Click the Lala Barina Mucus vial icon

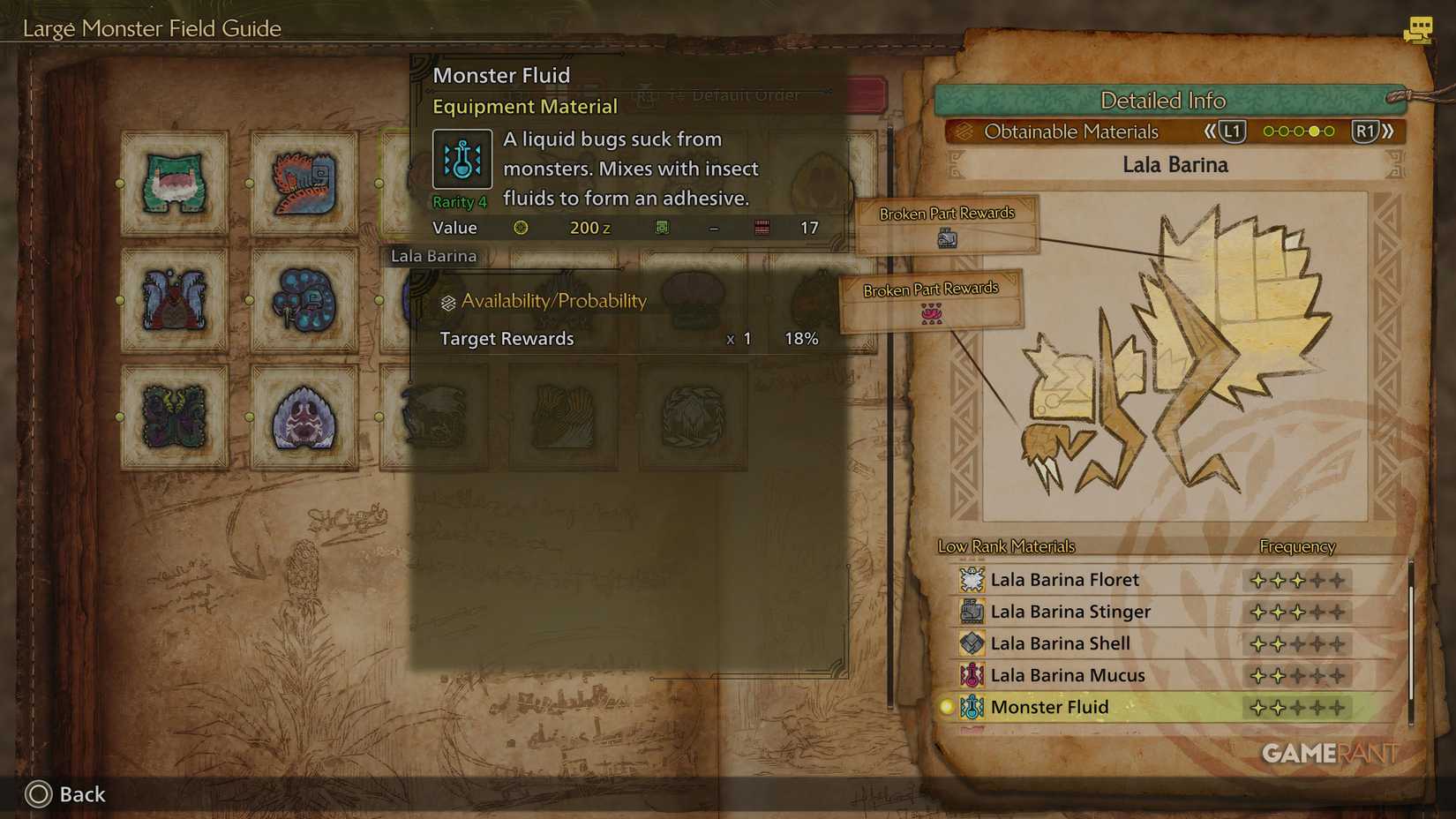(971, 675)
